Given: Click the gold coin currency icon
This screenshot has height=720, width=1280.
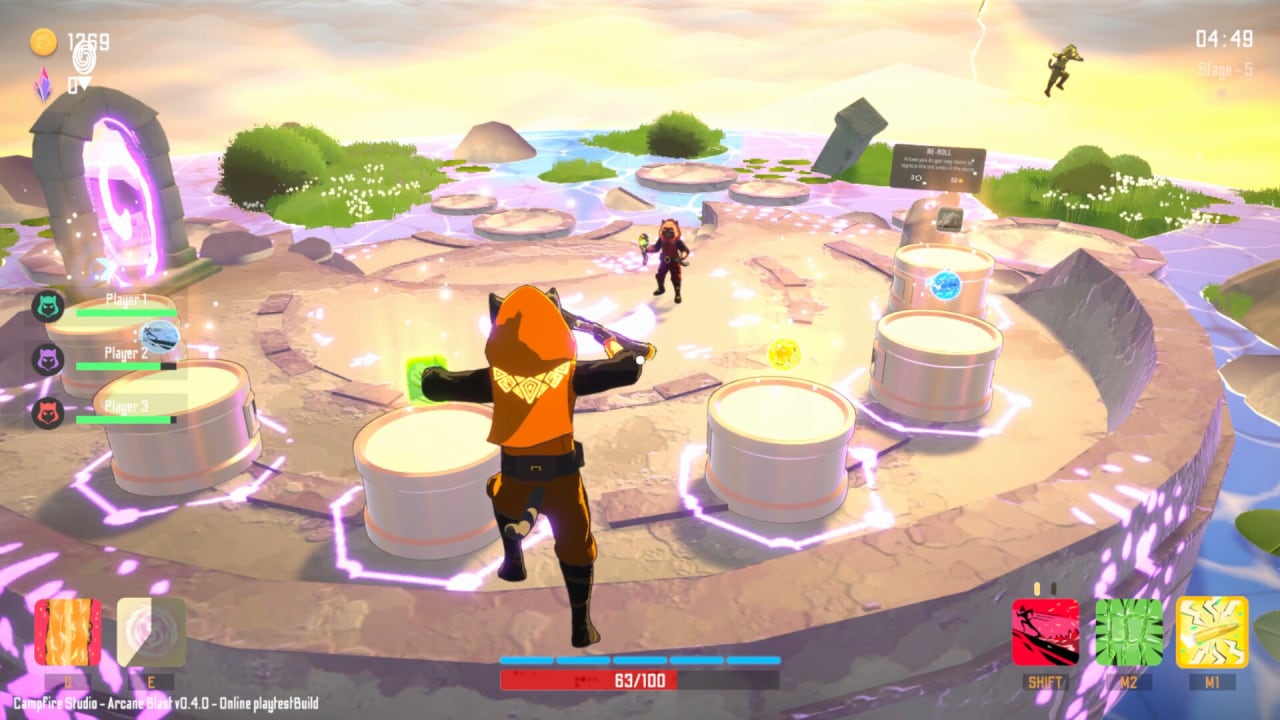Looking at the screenshot, I should tap(43, 42).
